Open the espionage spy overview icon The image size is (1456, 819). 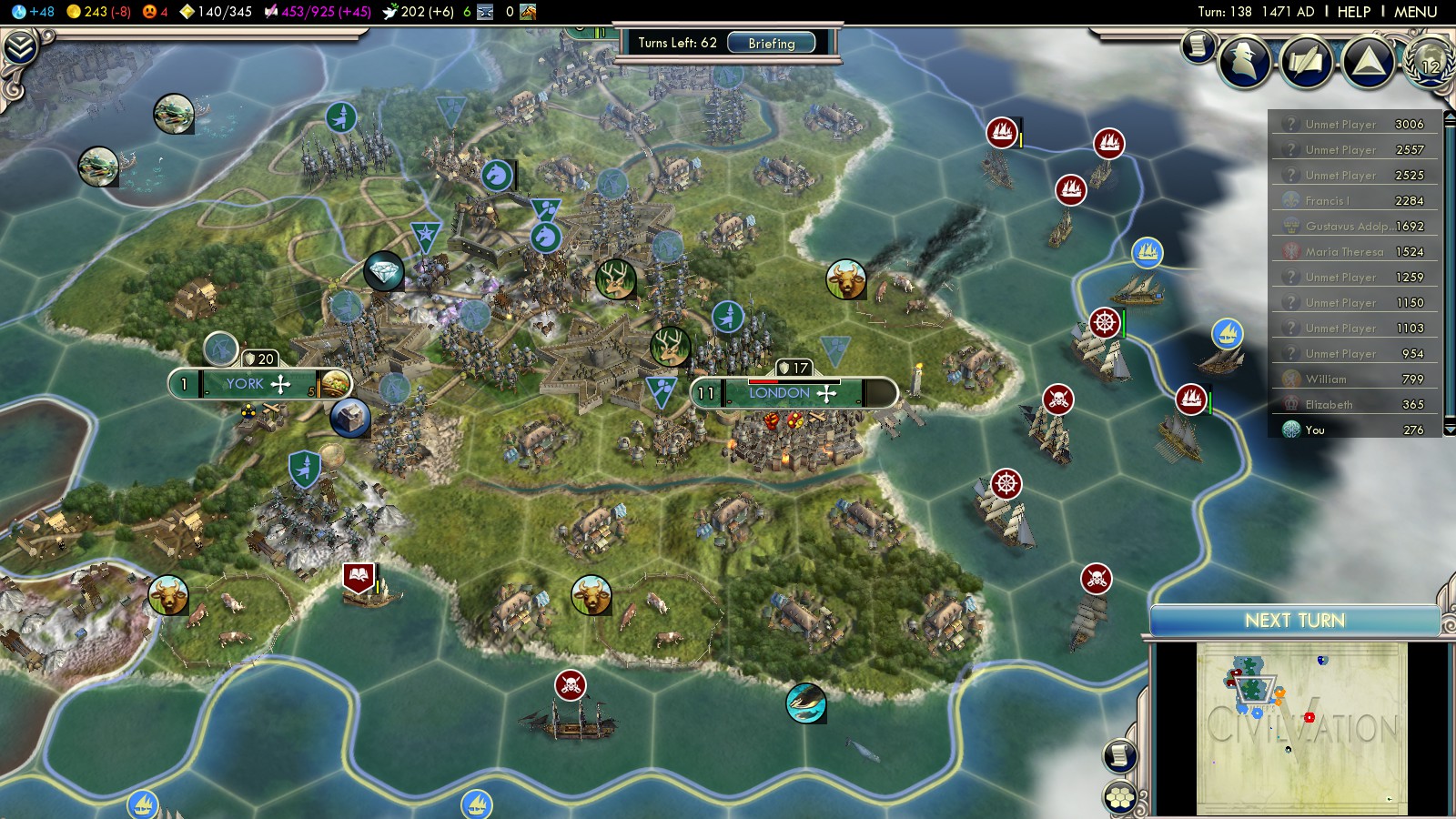point(1245,61)
